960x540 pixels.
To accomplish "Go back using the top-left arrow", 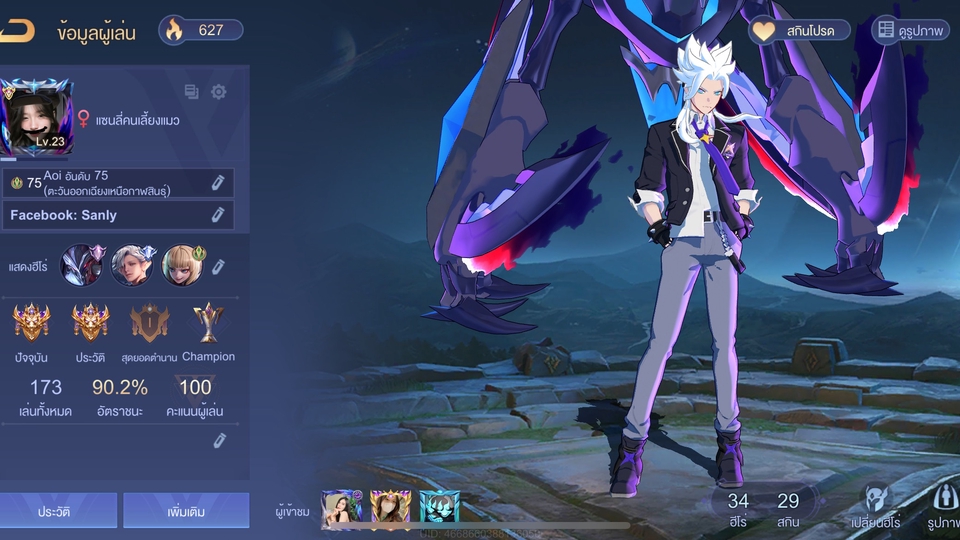I will pos(17,31).
